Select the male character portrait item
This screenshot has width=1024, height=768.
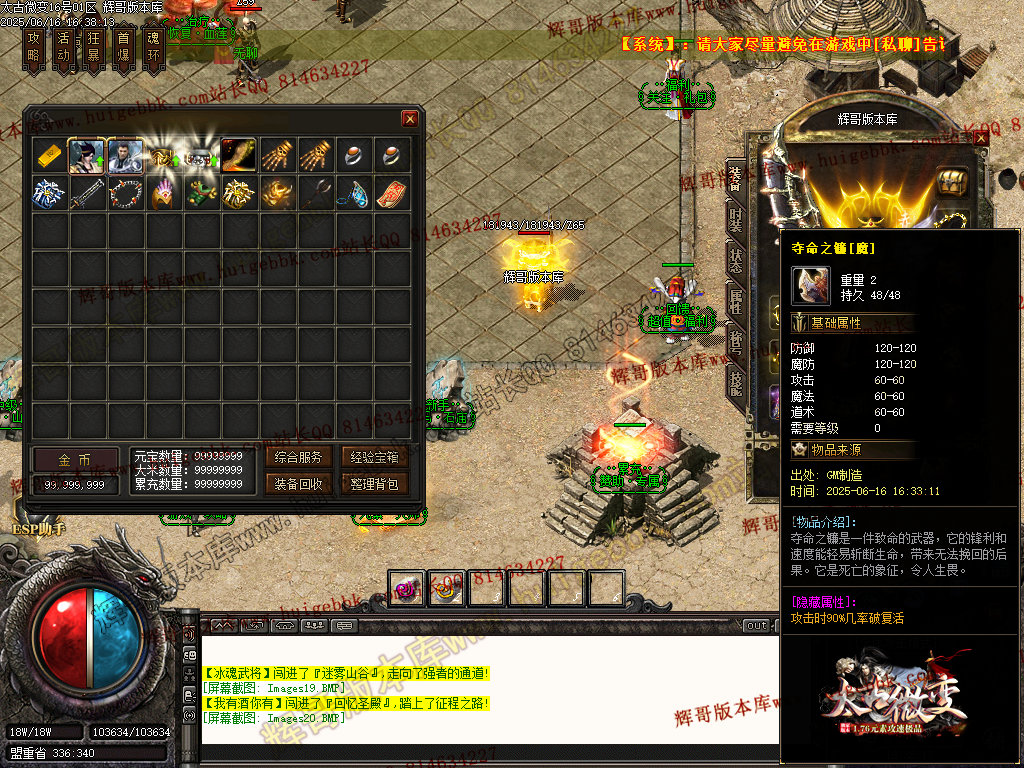125,155
